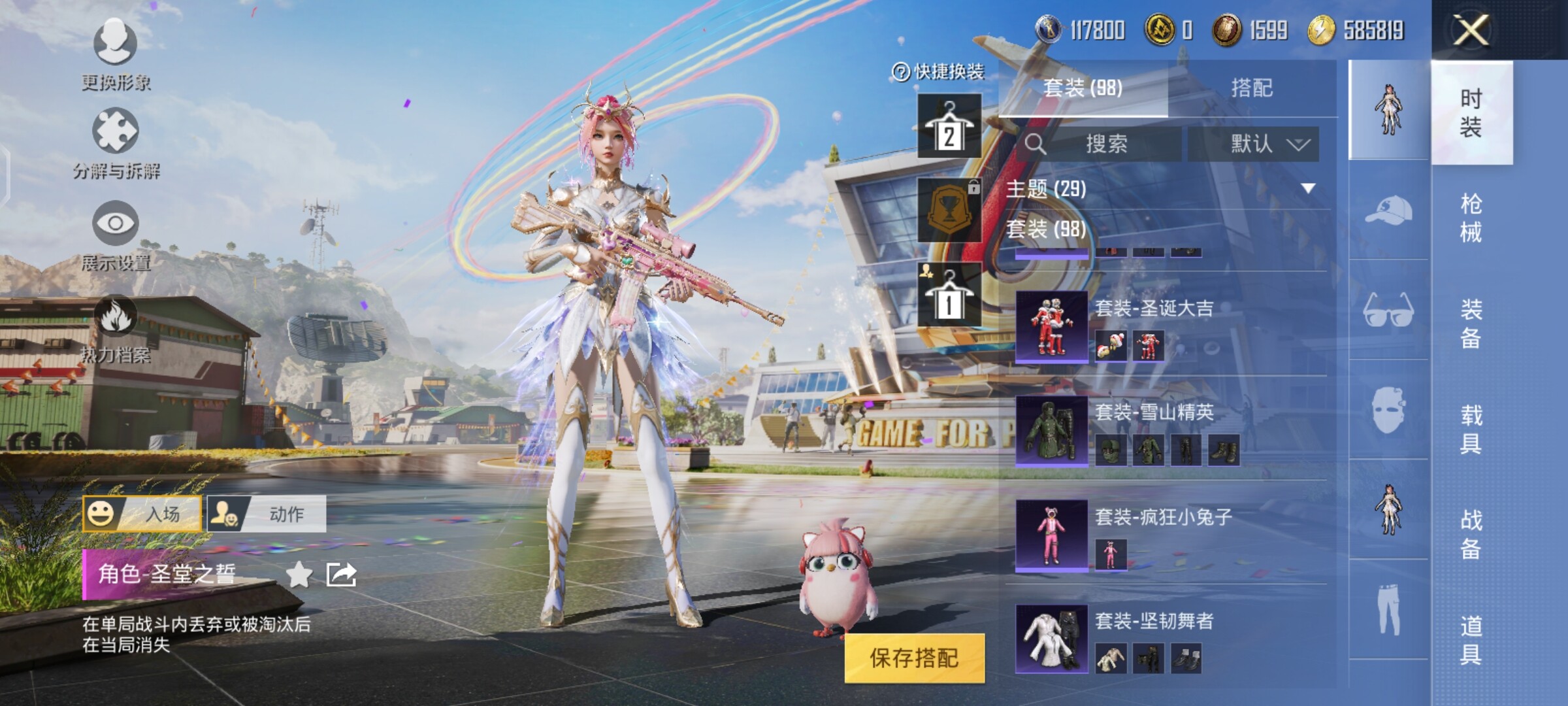The image size is (1568, 706).
Task: Favorite the outfit with the star icon
Action: [x=299, y=575]
